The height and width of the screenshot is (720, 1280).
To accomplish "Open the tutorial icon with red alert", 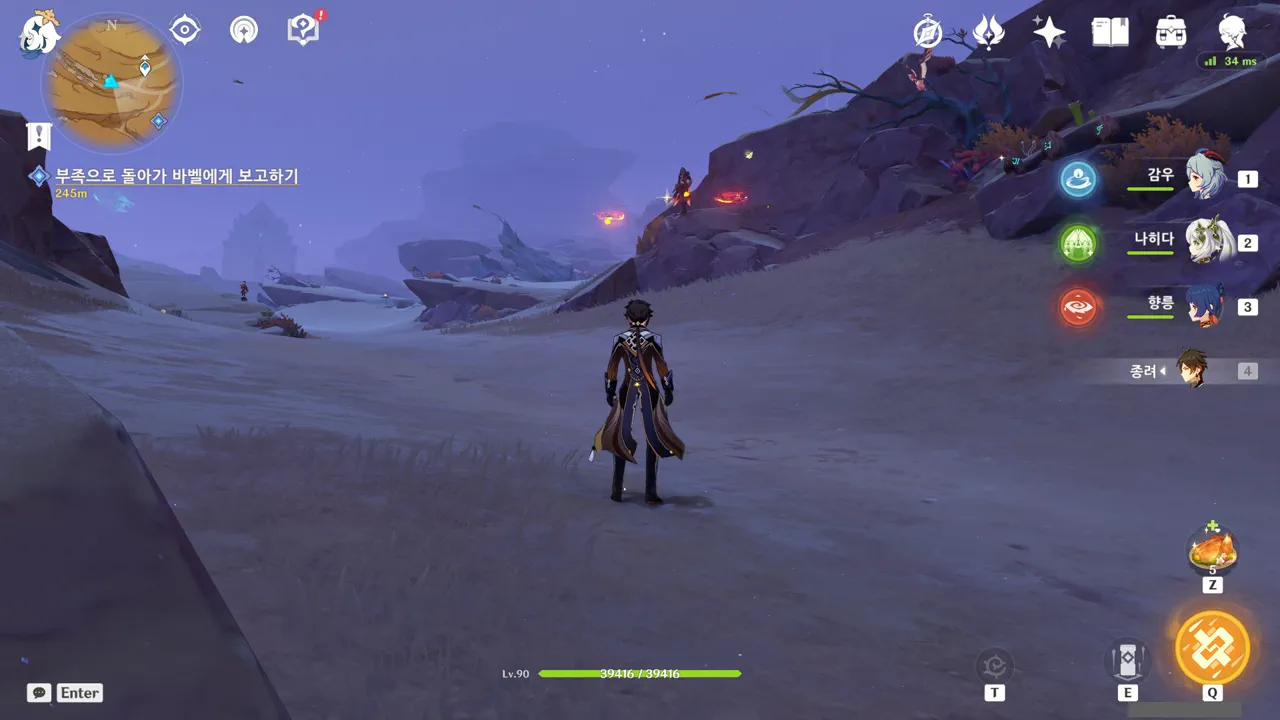I will pyautogui.click(x=303, y=29).
